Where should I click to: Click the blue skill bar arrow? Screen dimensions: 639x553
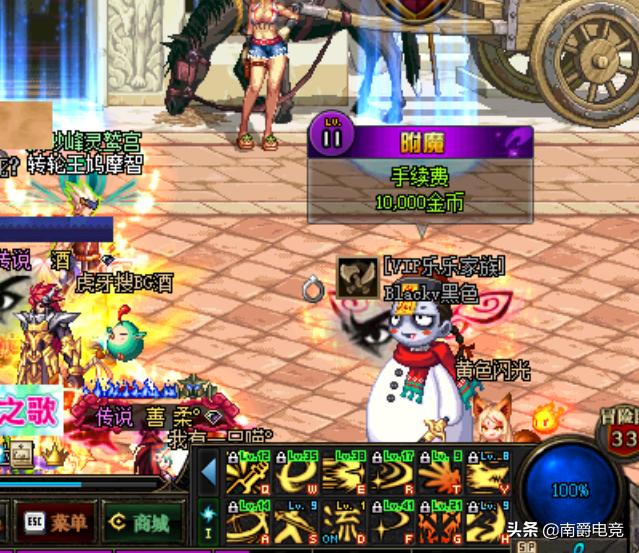pyautogui.click(x=209, y=473)
